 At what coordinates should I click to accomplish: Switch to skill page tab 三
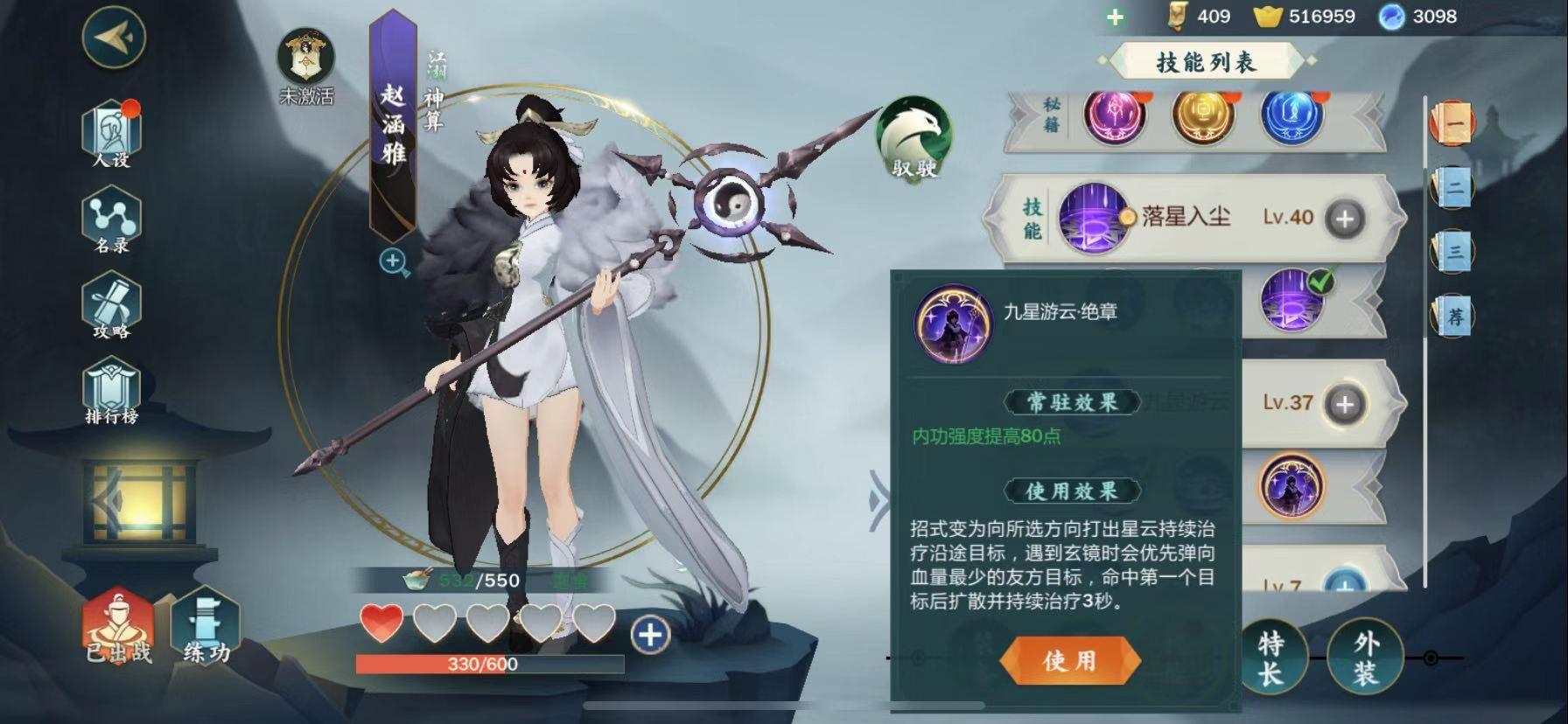(x=1453, y=252)
